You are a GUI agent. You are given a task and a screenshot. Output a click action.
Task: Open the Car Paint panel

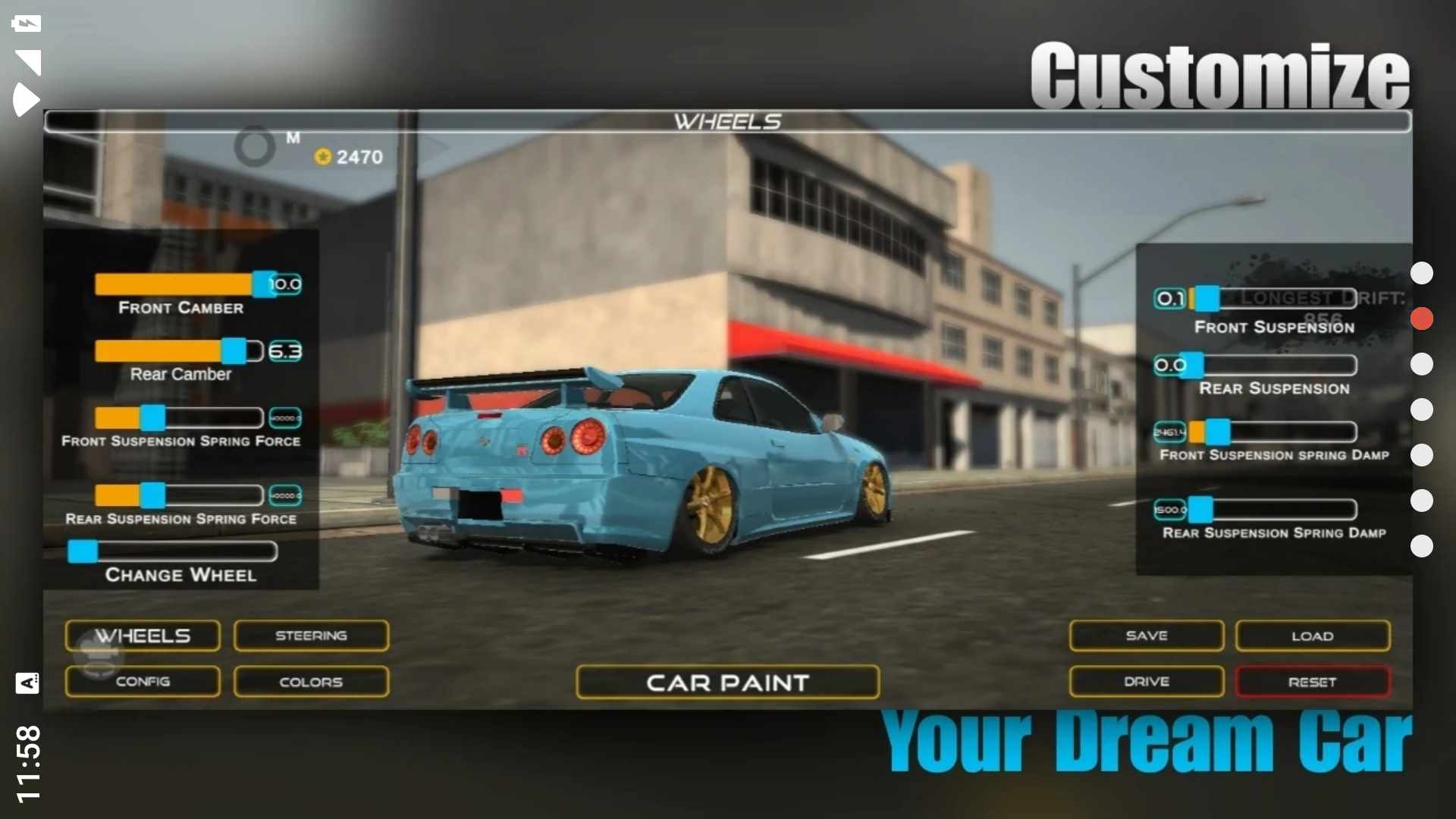[x=727, y=682]
